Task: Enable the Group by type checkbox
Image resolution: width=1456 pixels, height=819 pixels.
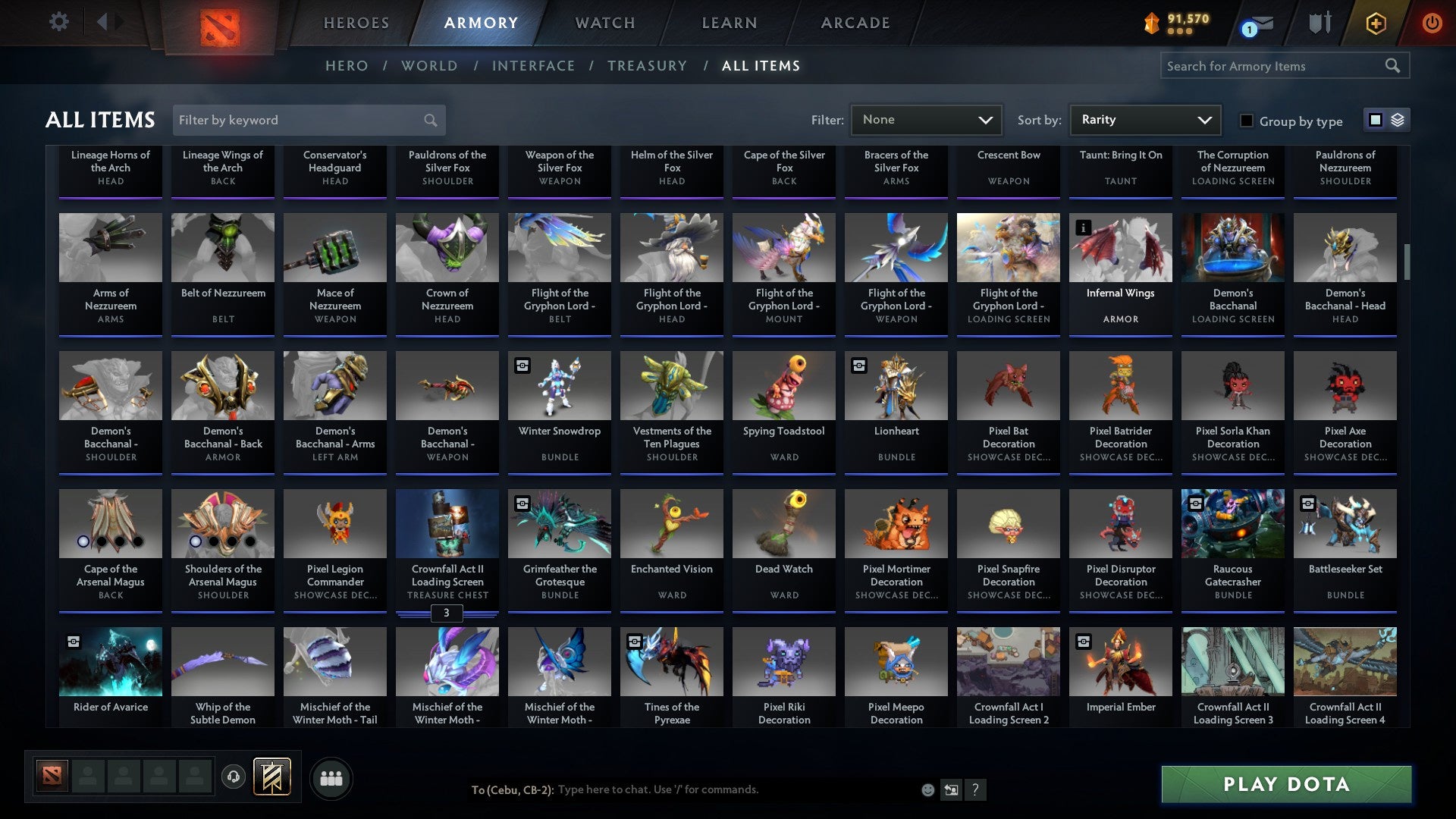Action: [1246, 121]
